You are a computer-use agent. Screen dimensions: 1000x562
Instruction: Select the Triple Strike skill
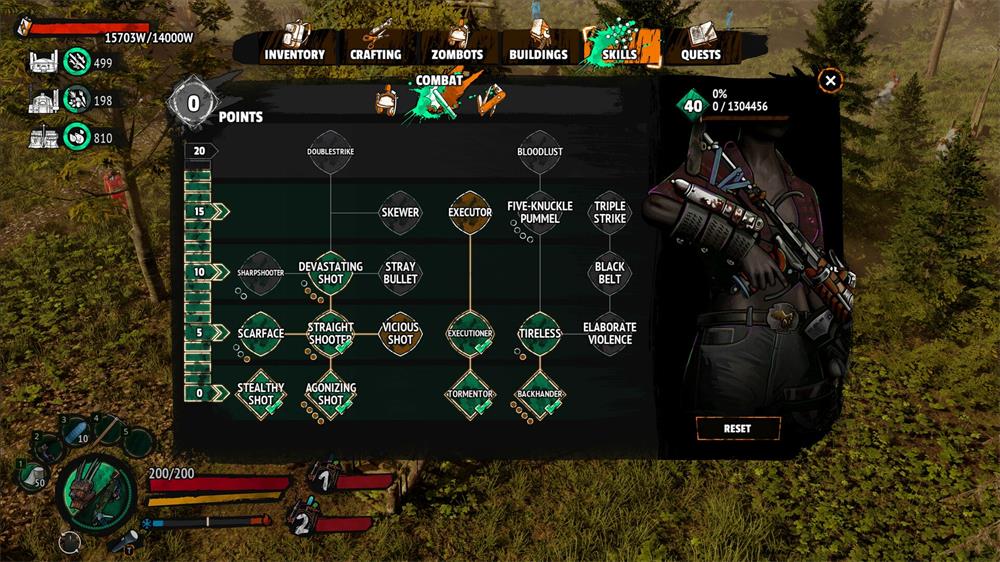pyautogui.click(x=610, y=213)
